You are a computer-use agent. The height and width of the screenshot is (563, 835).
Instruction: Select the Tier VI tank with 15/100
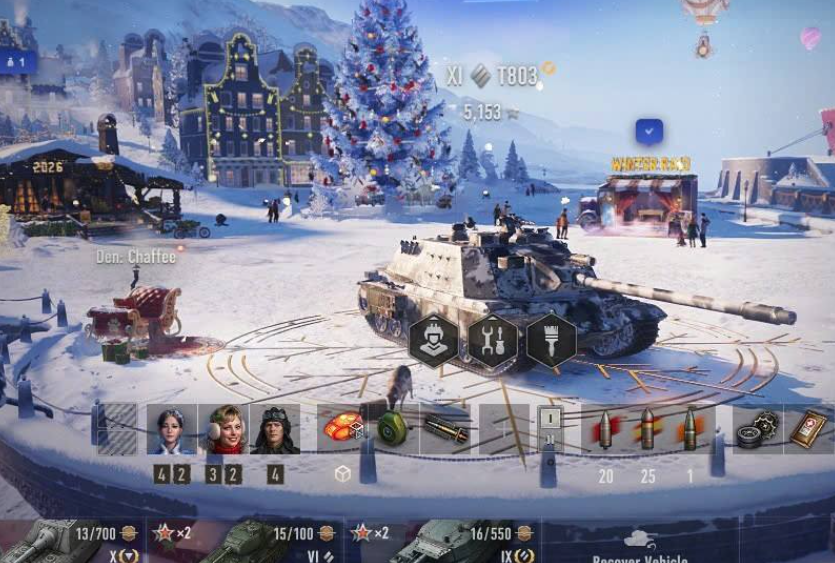tap(270, 542)
